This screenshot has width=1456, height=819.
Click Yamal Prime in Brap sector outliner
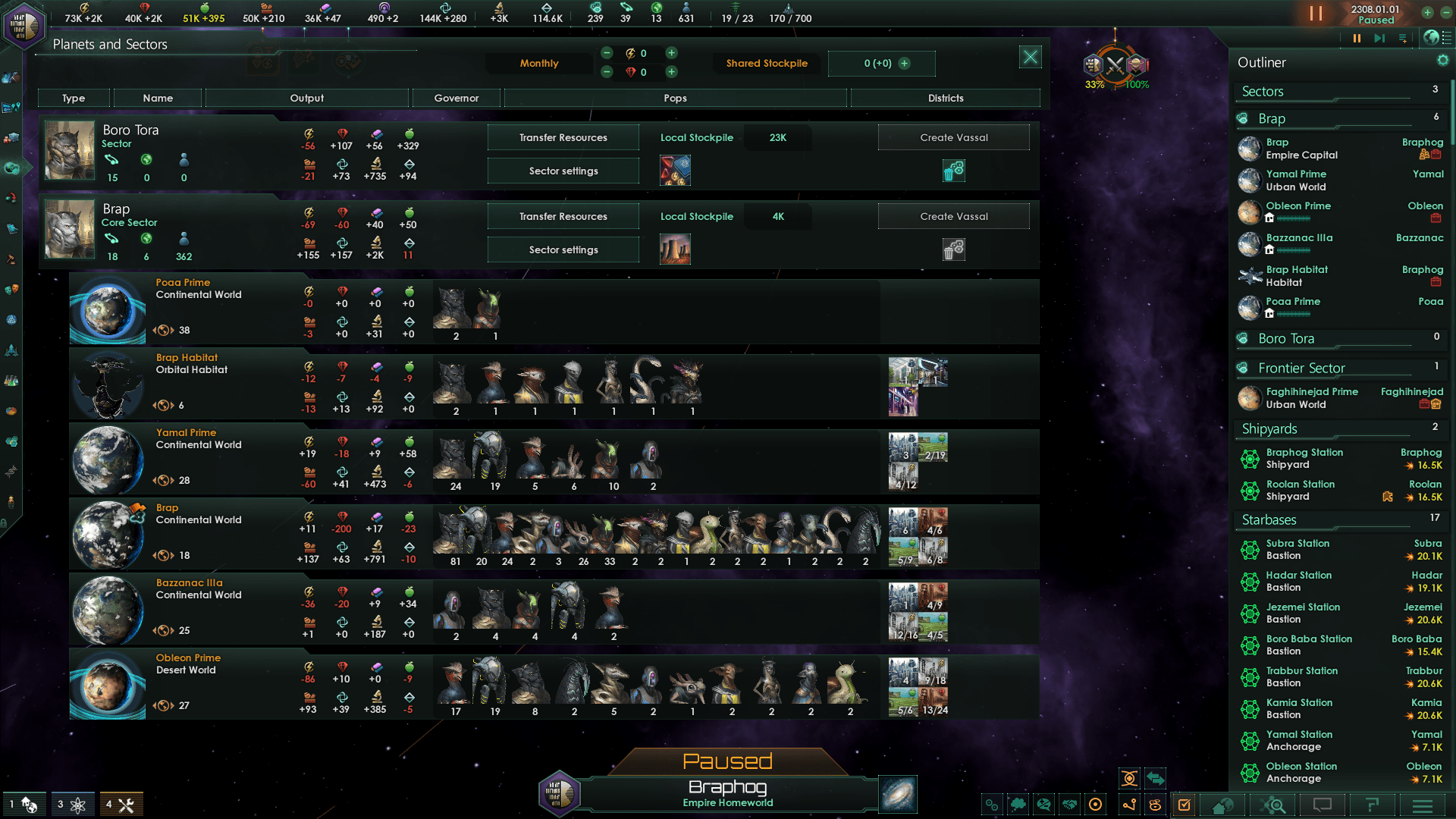(x=1295, y=180)
